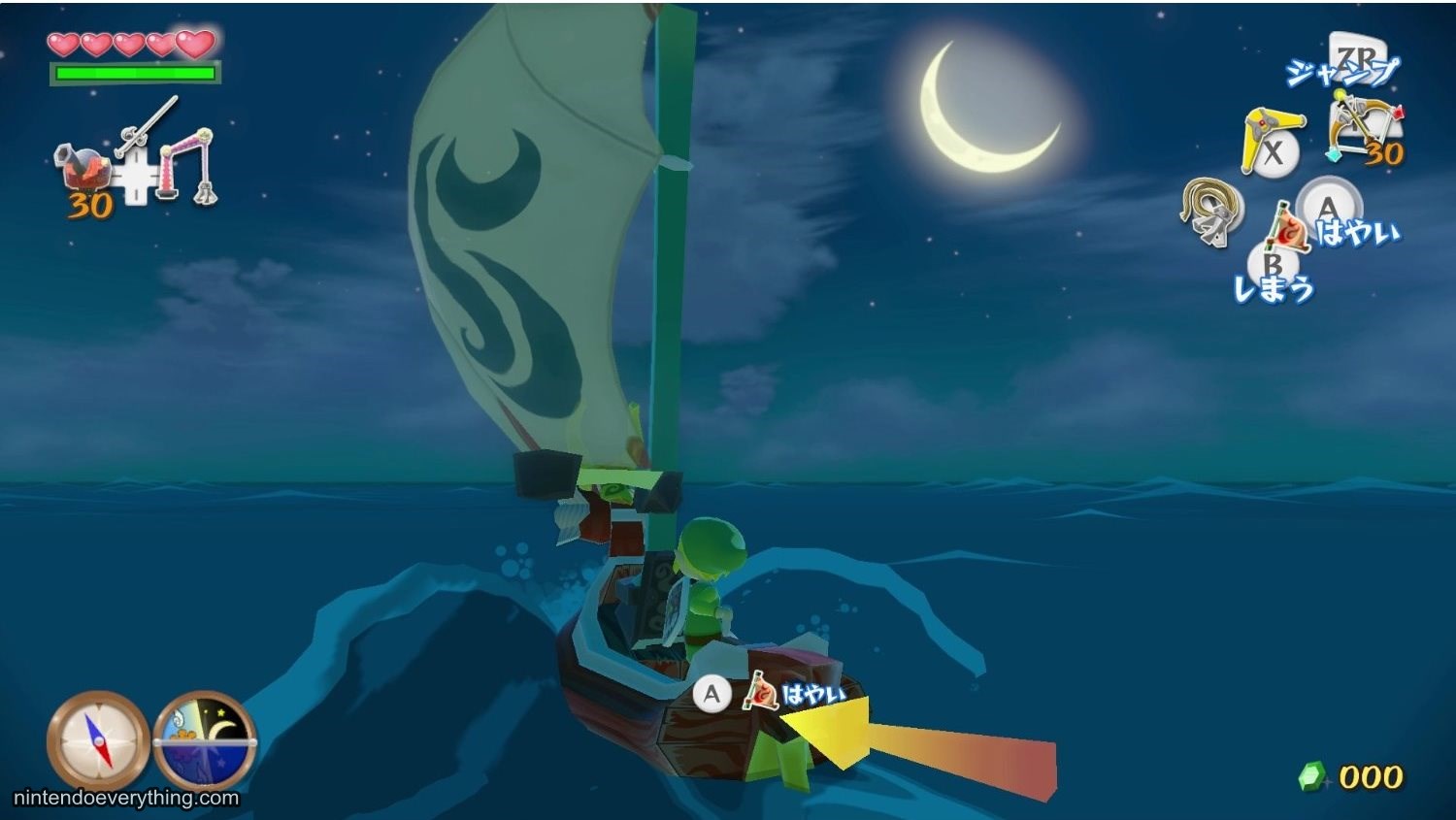Image resolution: width=1456 pixels, height=820 pixels.
Task: Click the A prompt above the boat deck
Action: [x=715, y=693]
